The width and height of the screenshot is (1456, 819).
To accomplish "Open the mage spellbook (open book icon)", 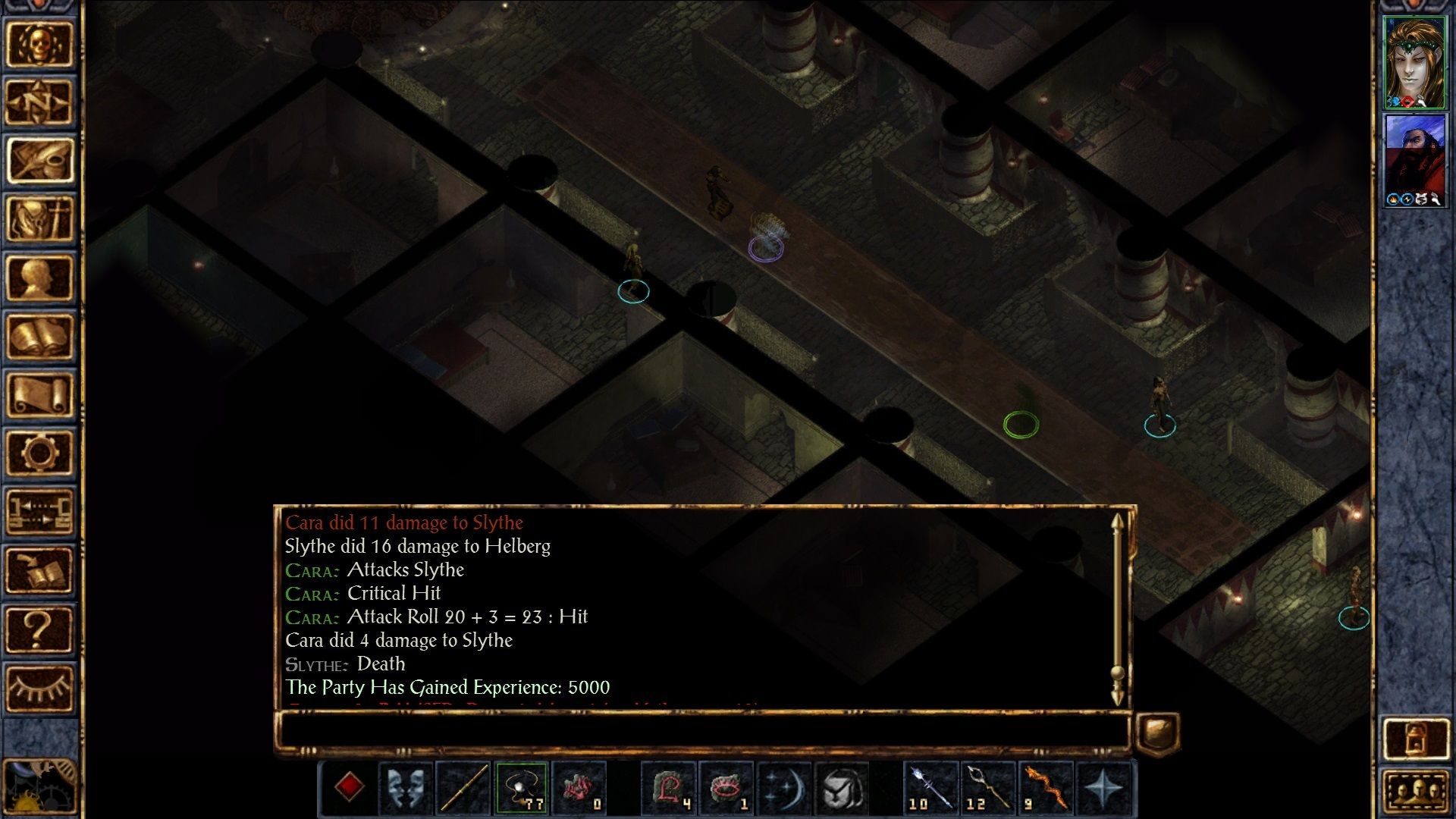I will point(39,336).
